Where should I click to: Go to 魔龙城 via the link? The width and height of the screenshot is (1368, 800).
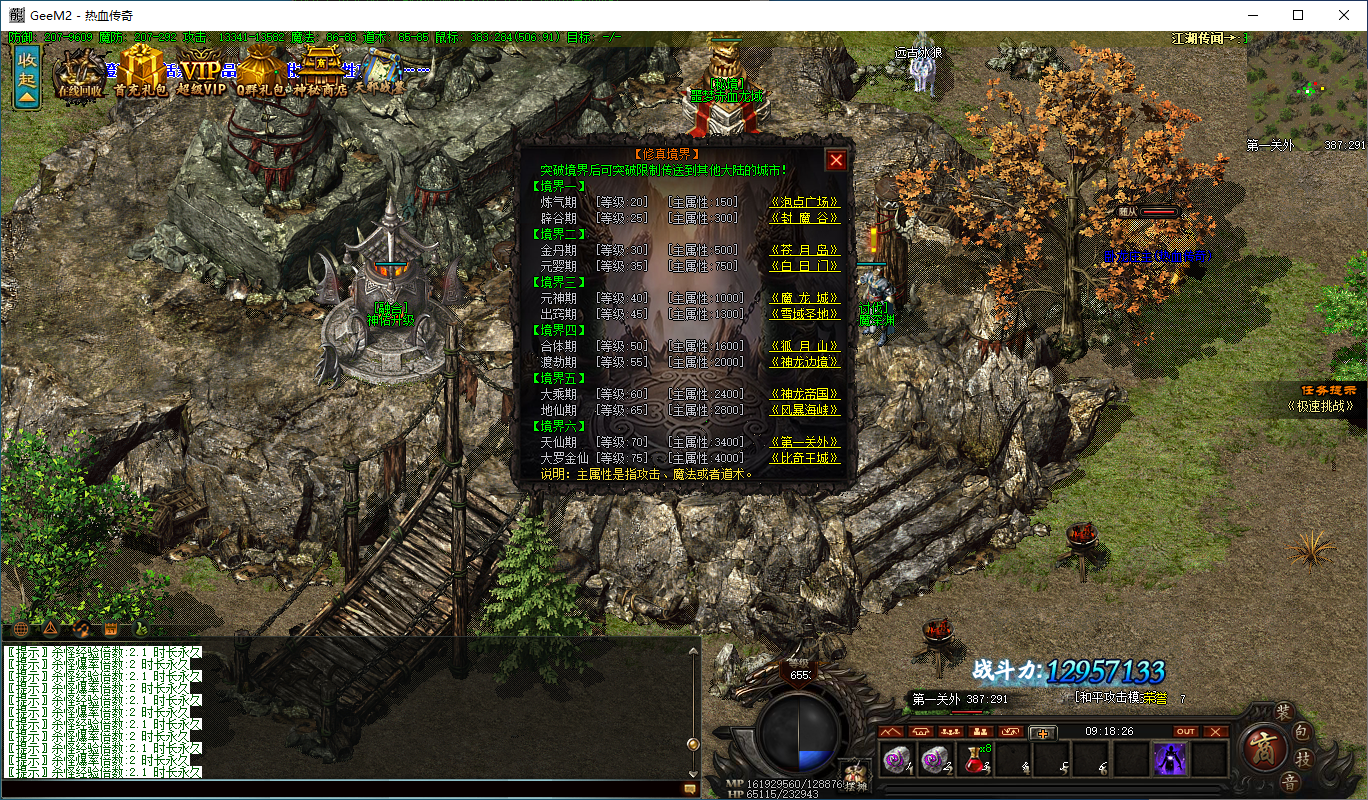(804, 298)
